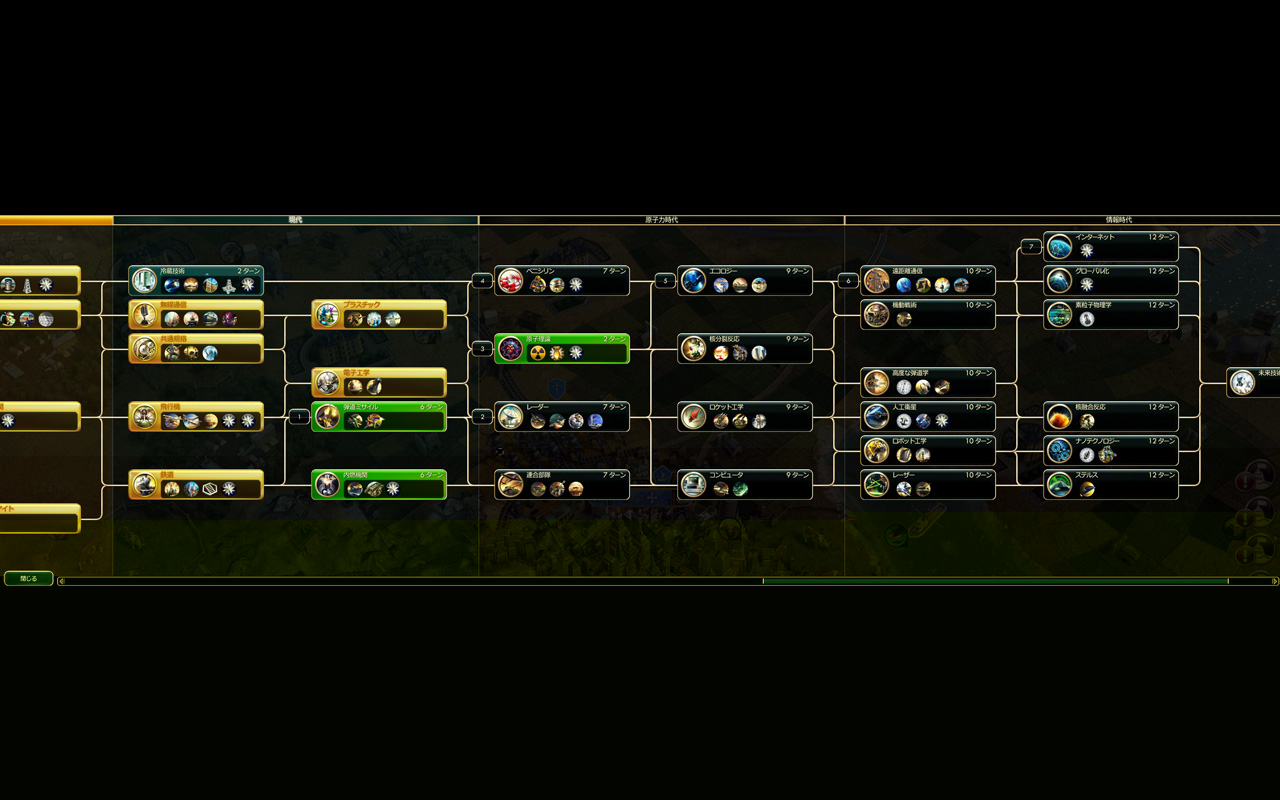Image resolution: width=1280 pixels, height=800 pixels.
Task: Pick the 核融合反応 (Nuclear Fusion) technology
Action: tap(1111, 416)
